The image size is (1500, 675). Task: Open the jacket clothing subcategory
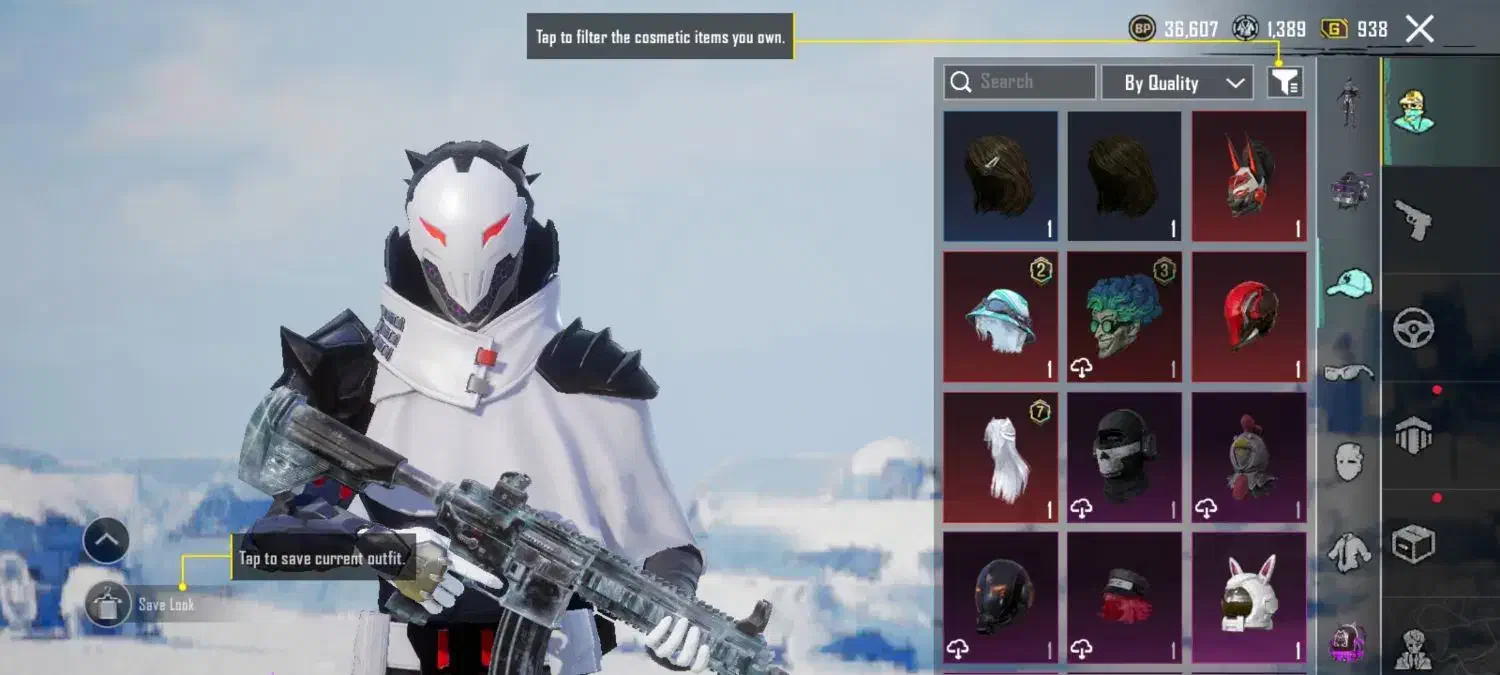coord(1349,552)
